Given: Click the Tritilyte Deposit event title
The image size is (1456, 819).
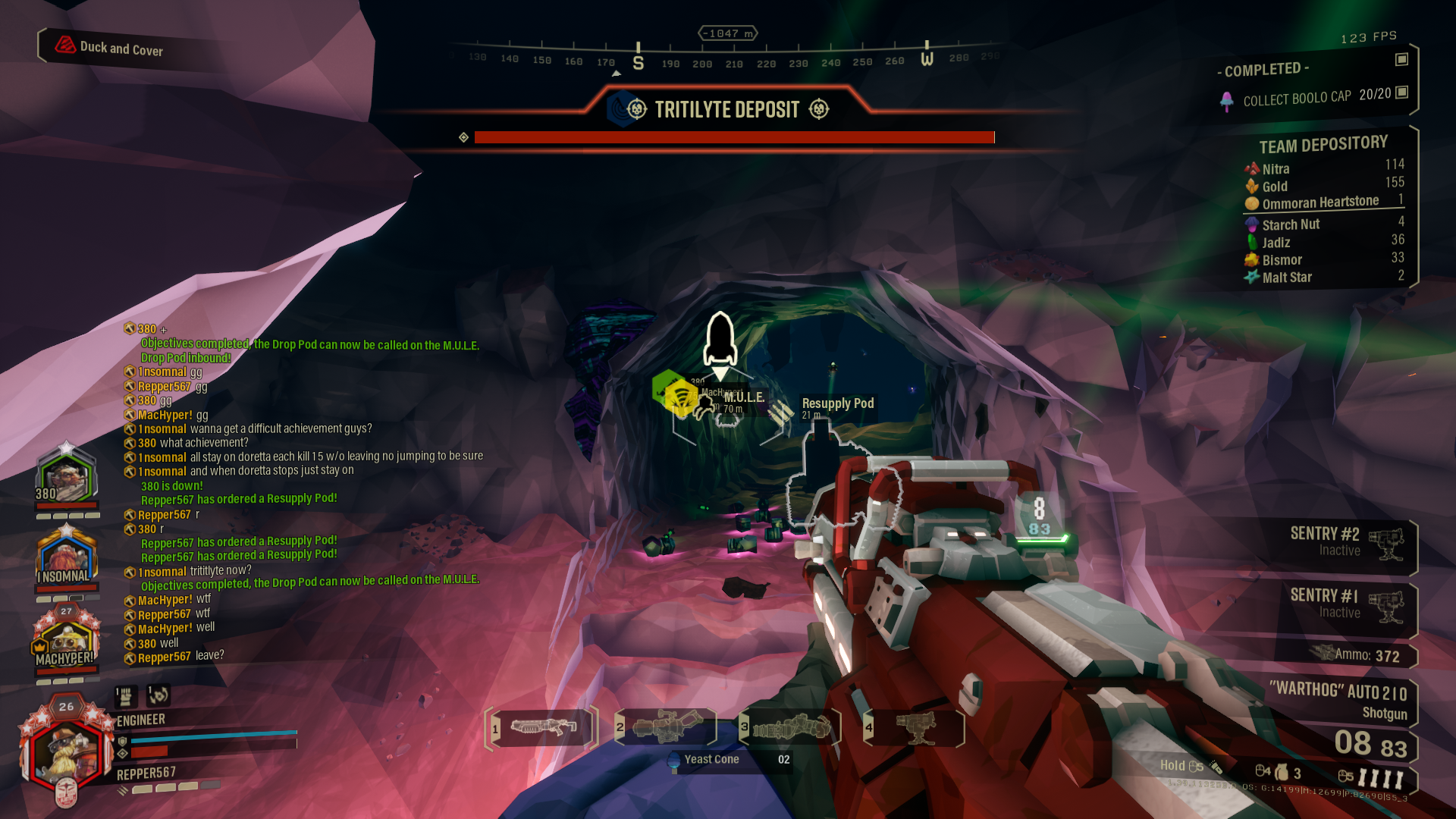Looking at the screenshot, I should pyautogui.click(x=726, y=110).
